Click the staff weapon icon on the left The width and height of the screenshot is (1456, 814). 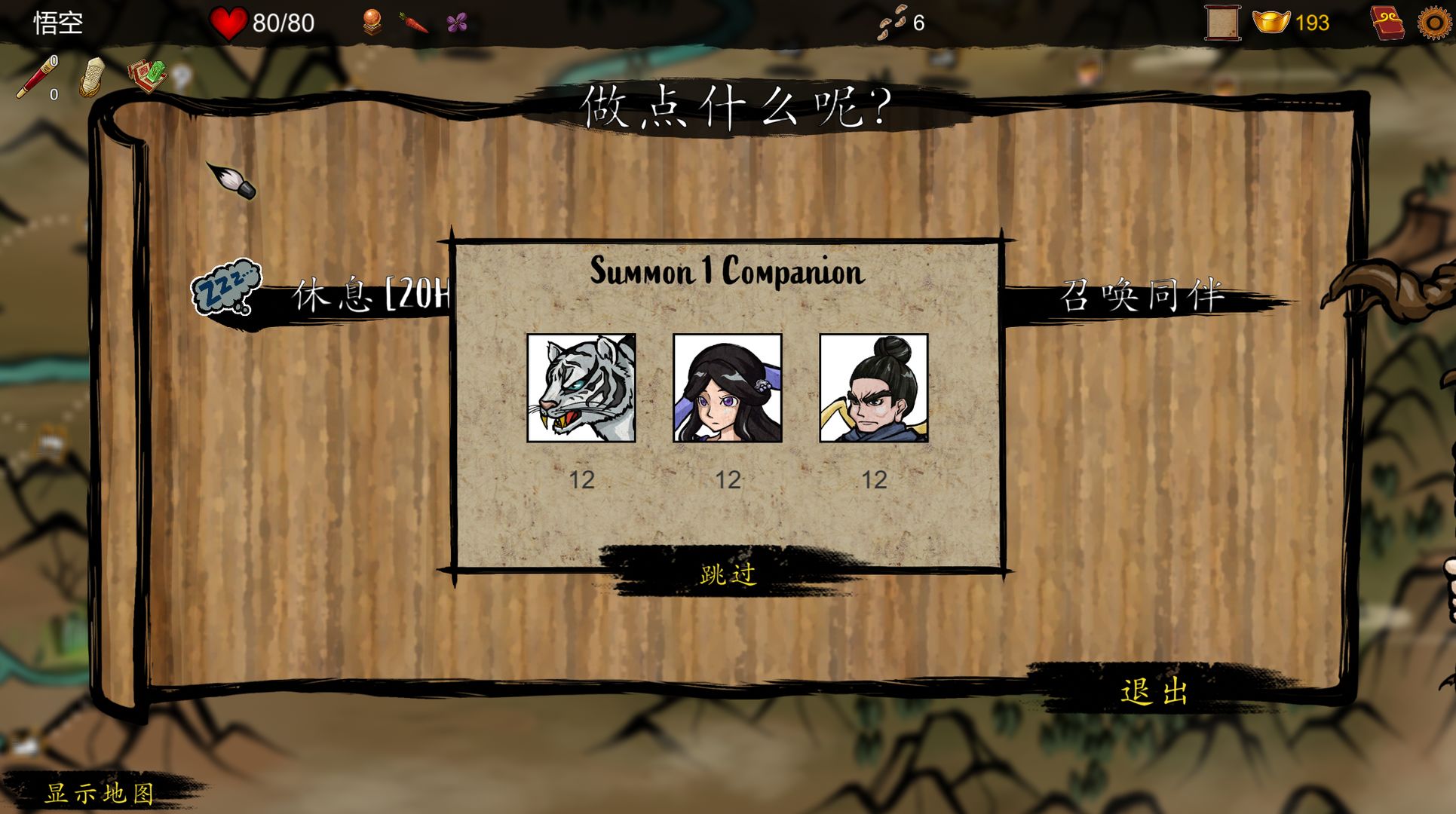click(36, 75)
